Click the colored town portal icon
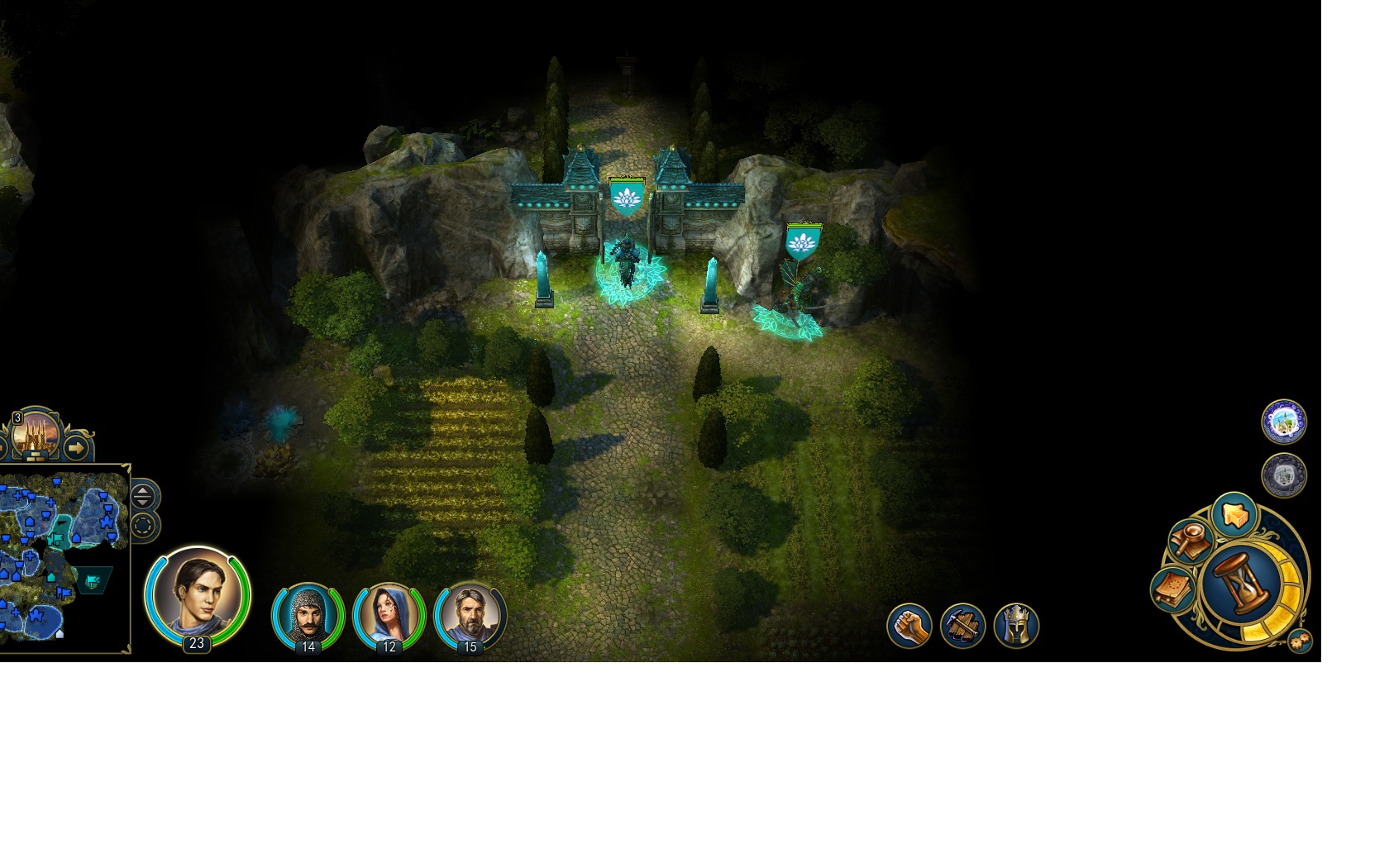1389x868 pixels. point(1283,422)
